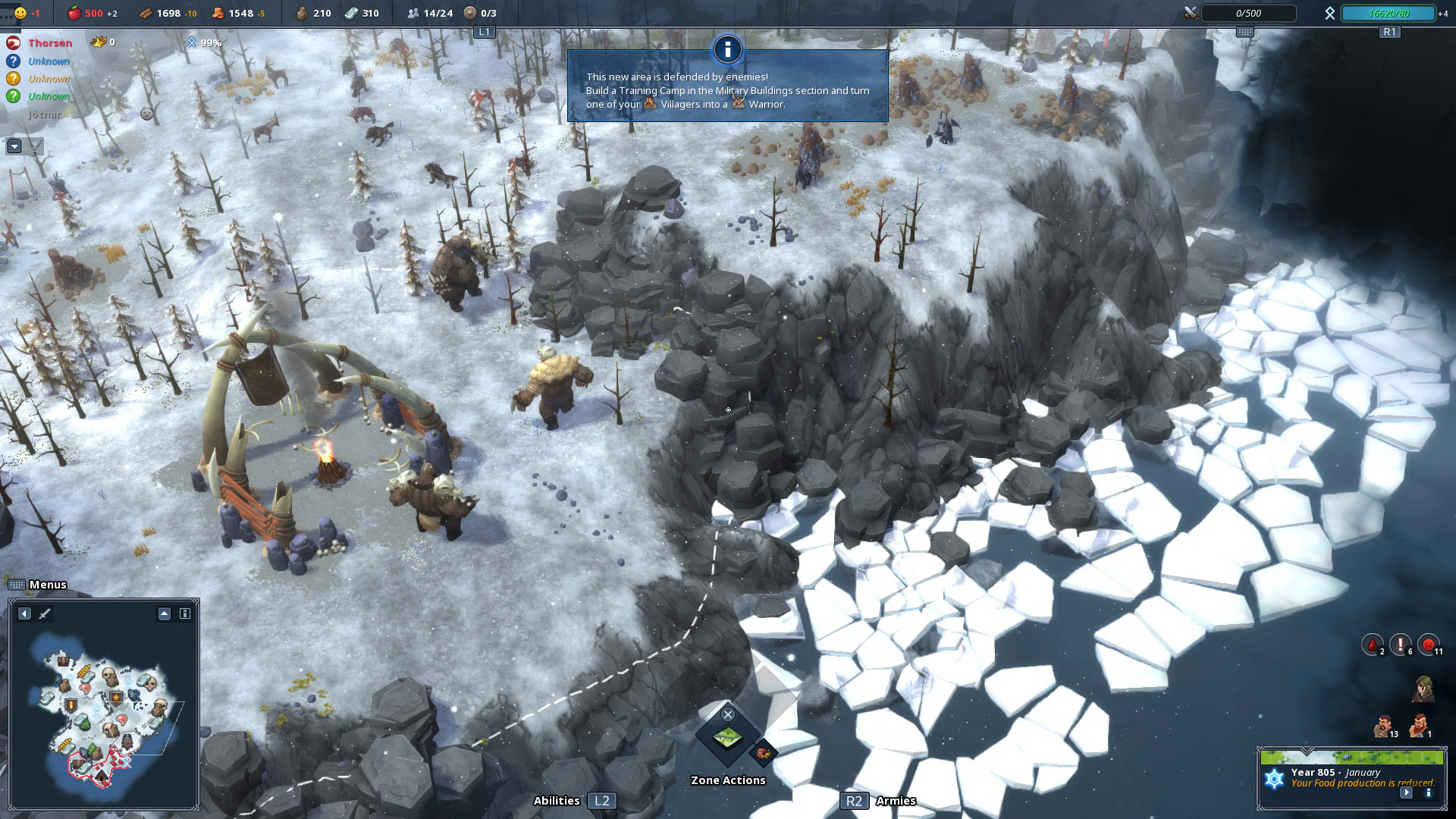Collapse the minimap using the up arrow
Viewport: 1456px width, 819px height.
point(163,614)
